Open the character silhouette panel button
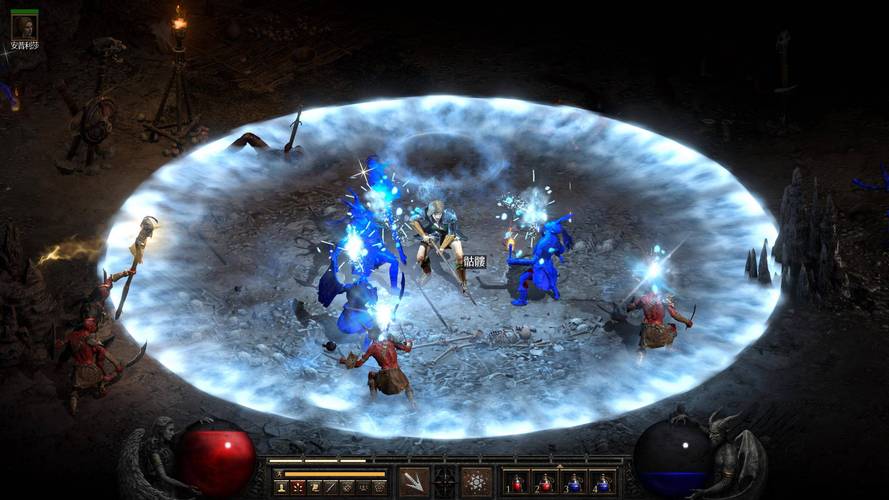Viewport: 889px width, 500px height. click(x=281, y=487)
